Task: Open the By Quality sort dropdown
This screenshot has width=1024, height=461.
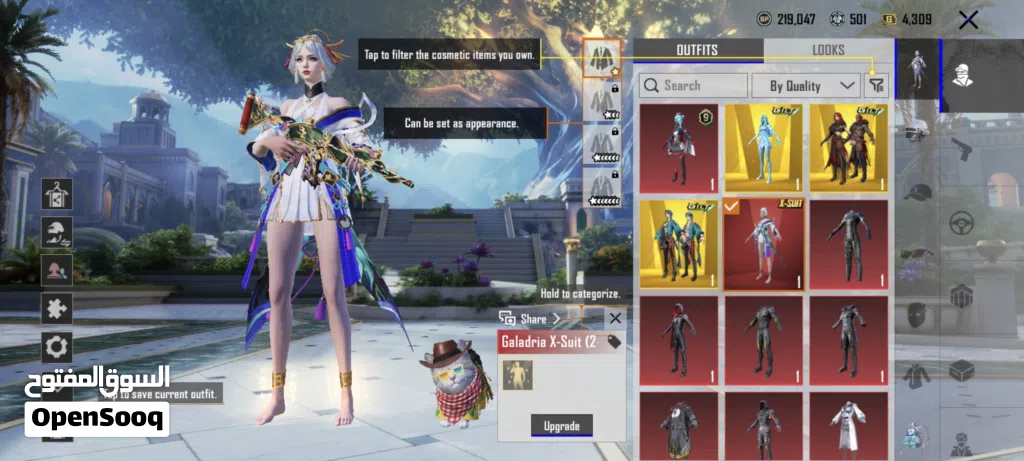Action: [x=813, y=86]
